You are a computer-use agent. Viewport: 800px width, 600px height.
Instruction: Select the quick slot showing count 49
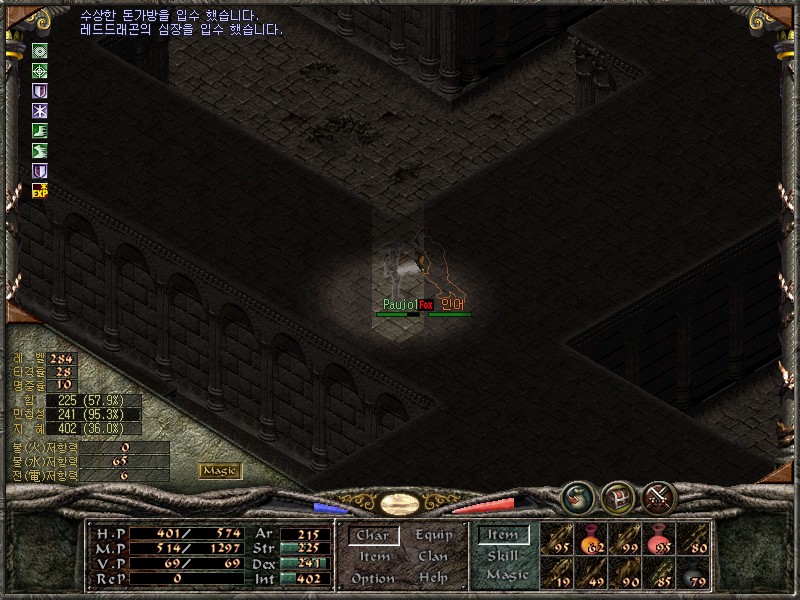tap(591, 573)
